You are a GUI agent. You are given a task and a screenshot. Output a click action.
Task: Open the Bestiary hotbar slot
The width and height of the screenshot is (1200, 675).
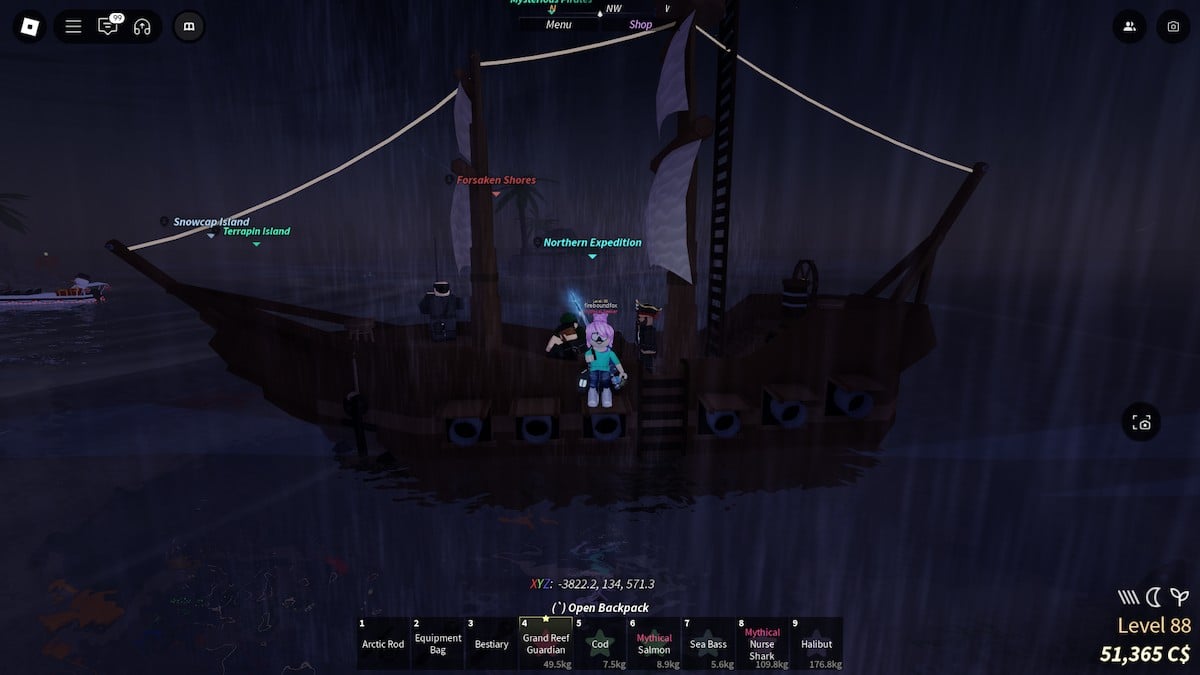pos(492,643)
